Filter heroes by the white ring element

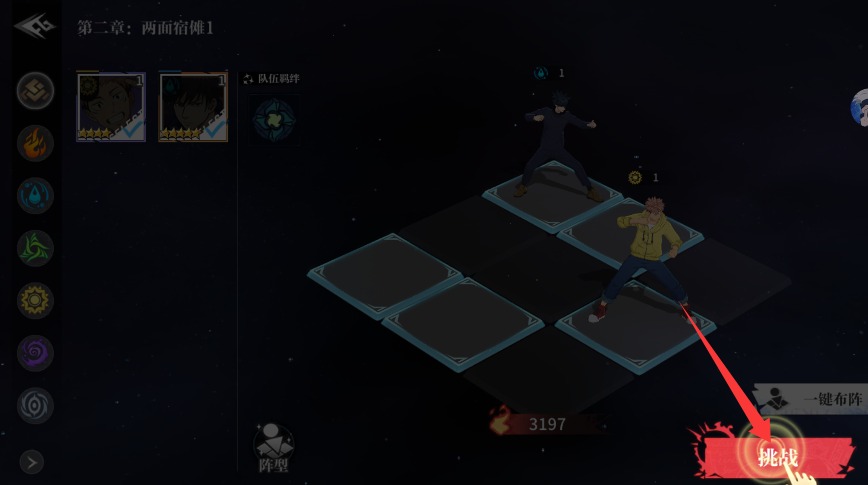[x=35, y=405]
